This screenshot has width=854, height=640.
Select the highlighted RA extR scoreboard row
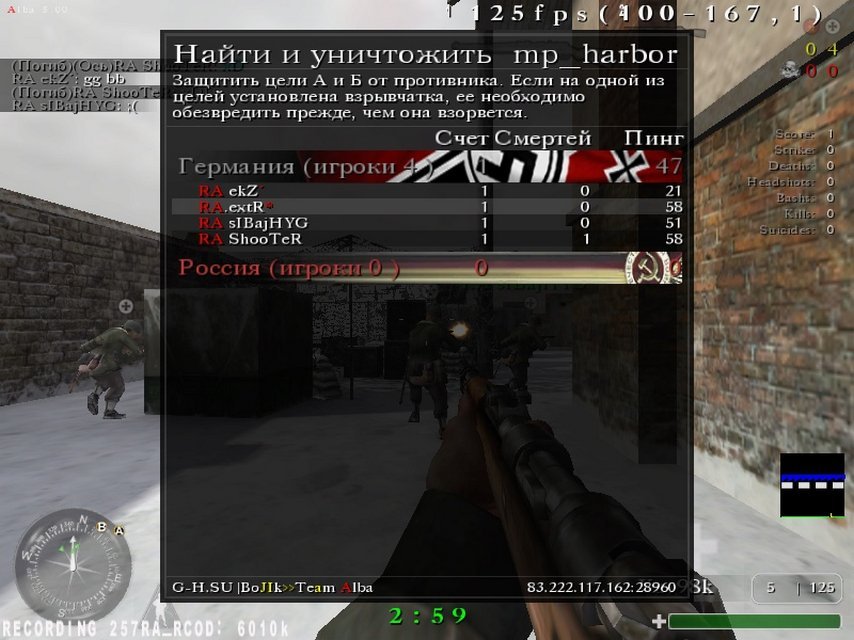(x=428, y=207)
